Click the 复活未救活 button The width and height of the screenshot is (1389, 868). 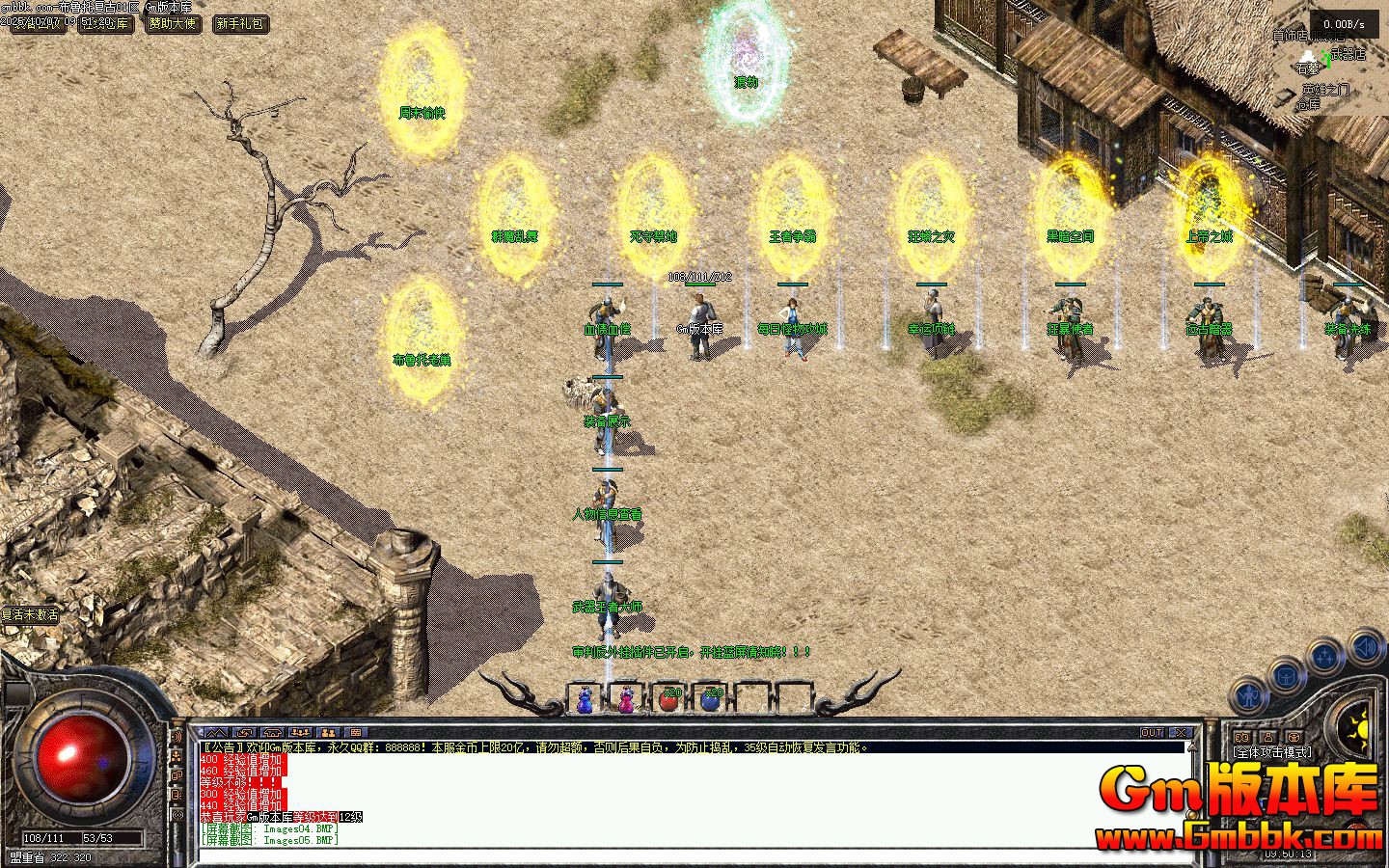(30, 614)
